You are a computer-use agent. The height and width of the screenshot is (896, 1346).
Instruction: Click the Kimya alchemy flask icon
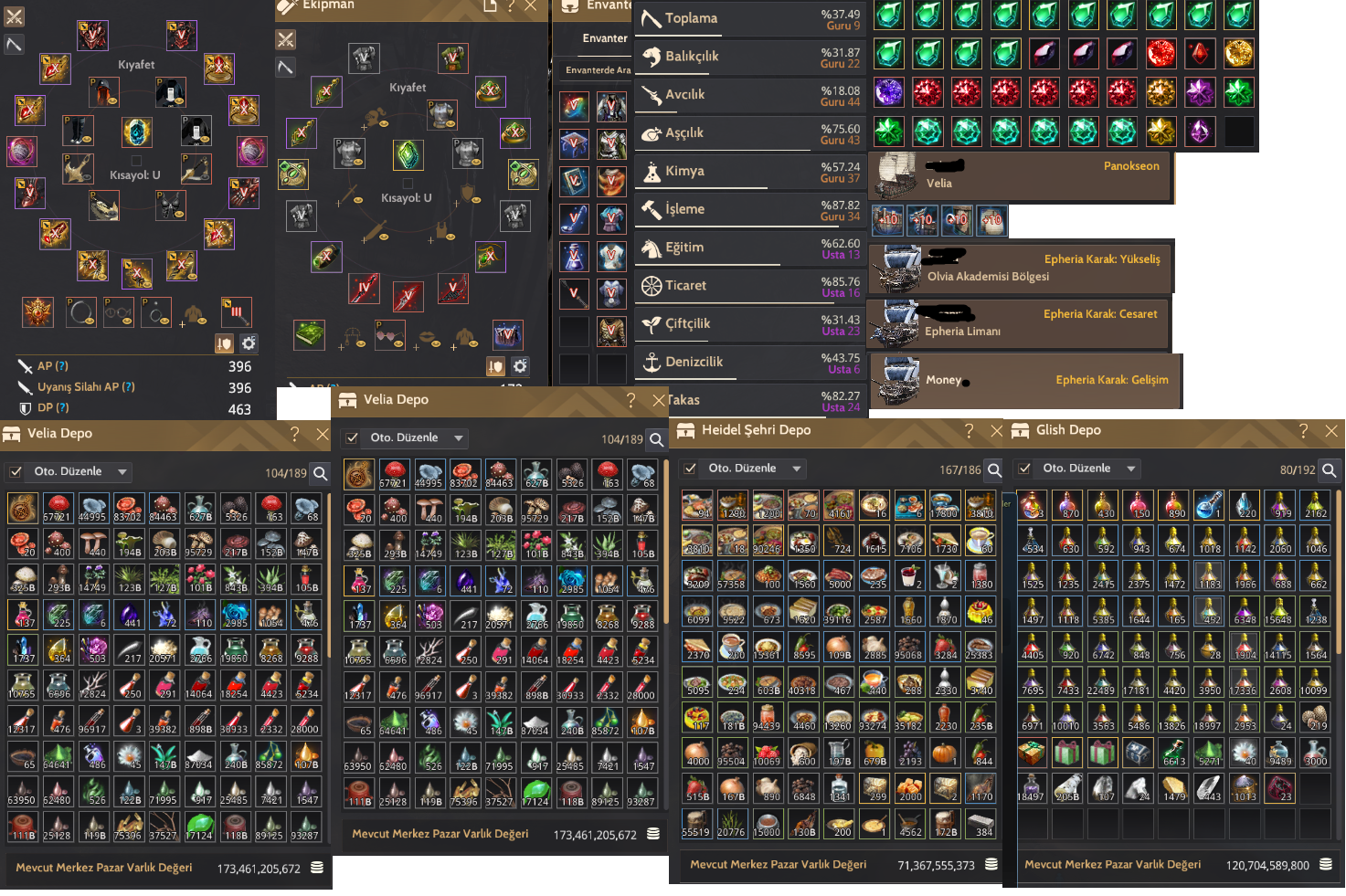652,171
